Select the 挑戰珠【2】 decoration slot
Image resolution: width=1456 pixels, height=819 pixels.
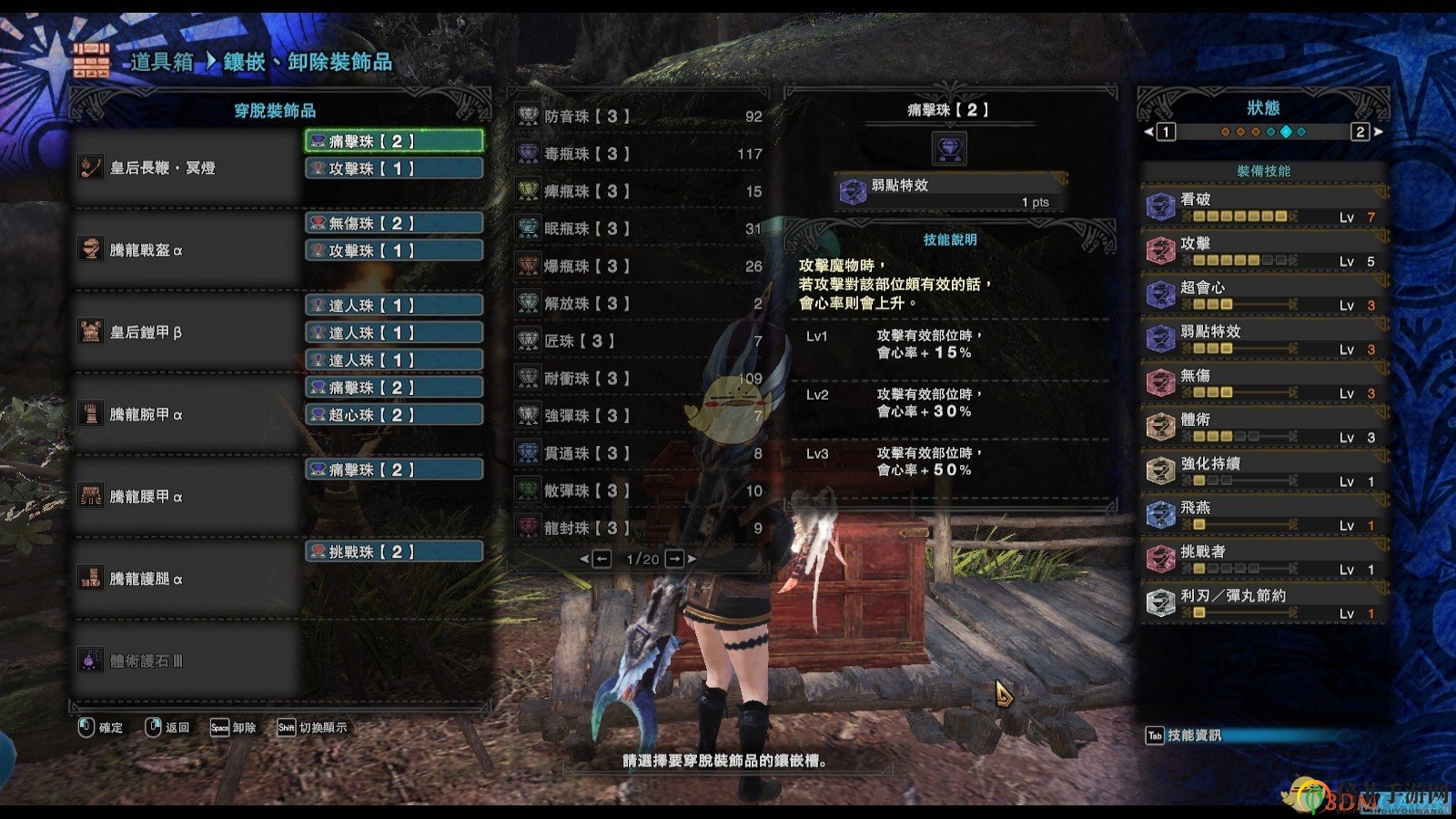pos(393,551)
